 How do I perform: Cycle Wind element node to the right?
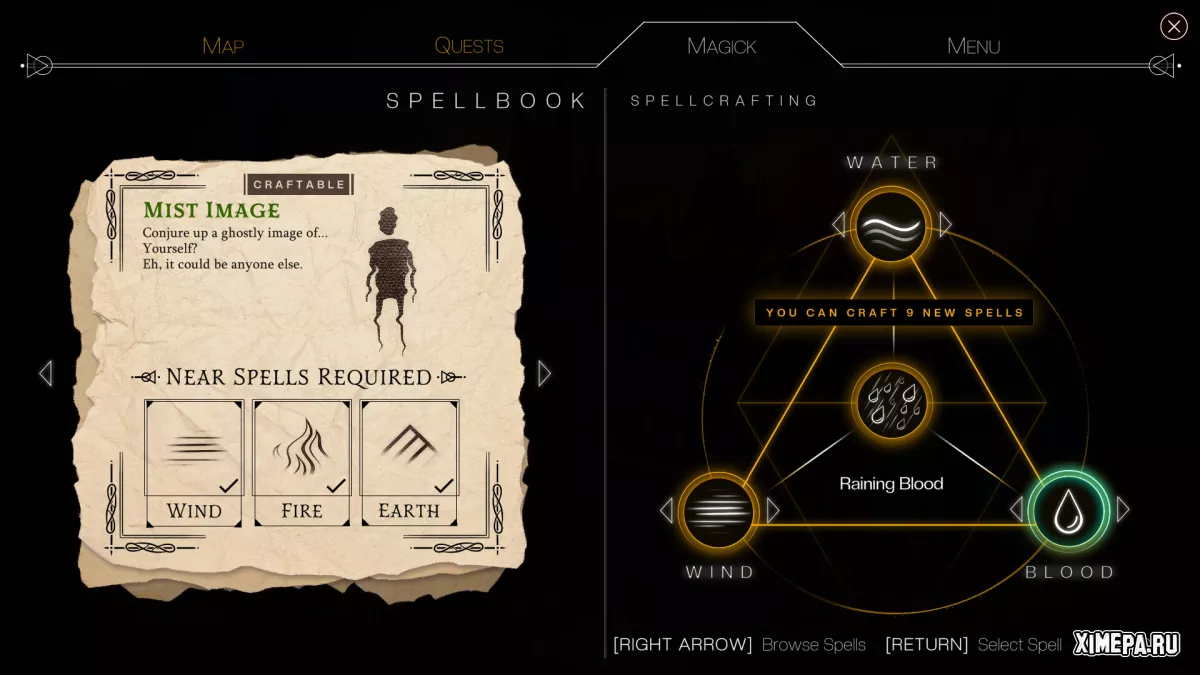tap(772, 511)
